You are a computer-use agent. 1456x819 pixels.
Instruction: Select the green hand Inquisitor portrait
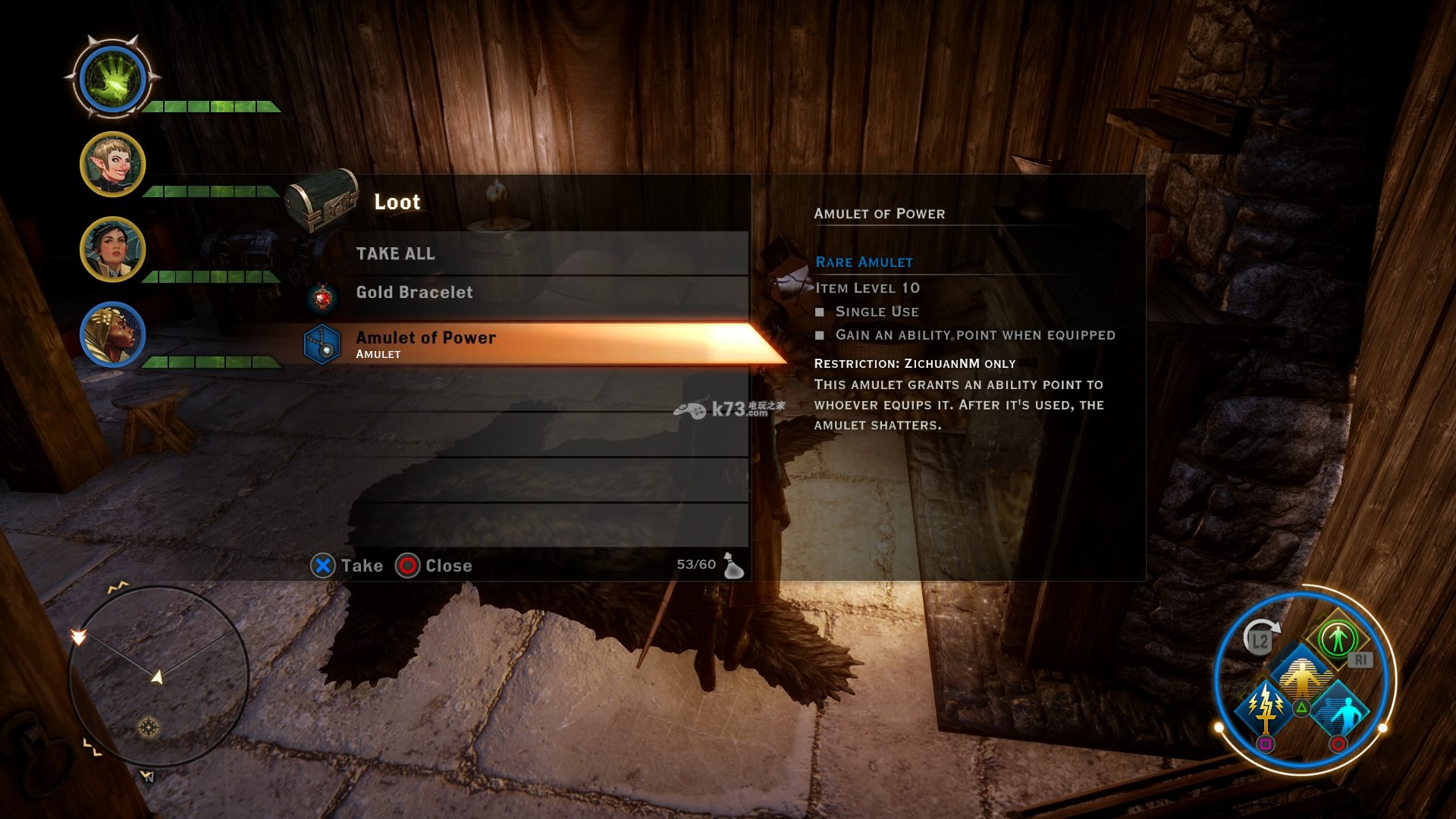click(112, 78)
